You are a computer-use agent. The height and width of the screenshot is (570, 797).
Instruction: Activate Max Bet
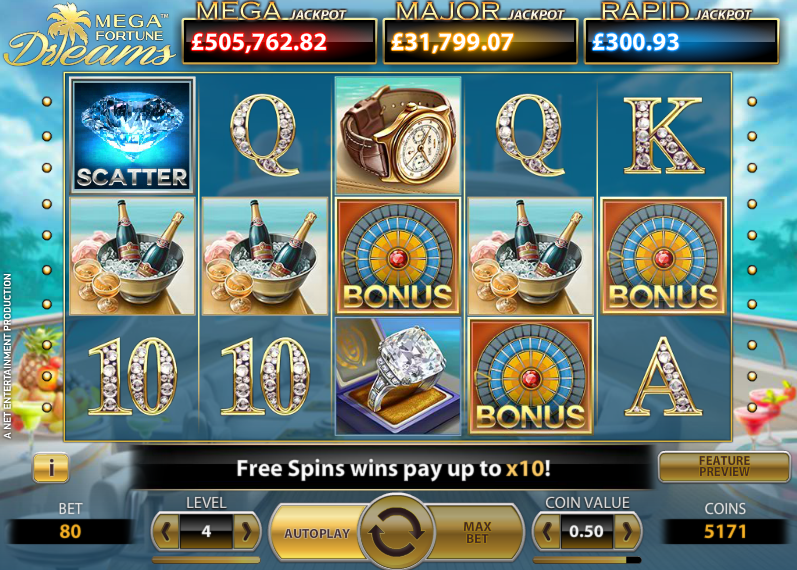tap(478, 533)
